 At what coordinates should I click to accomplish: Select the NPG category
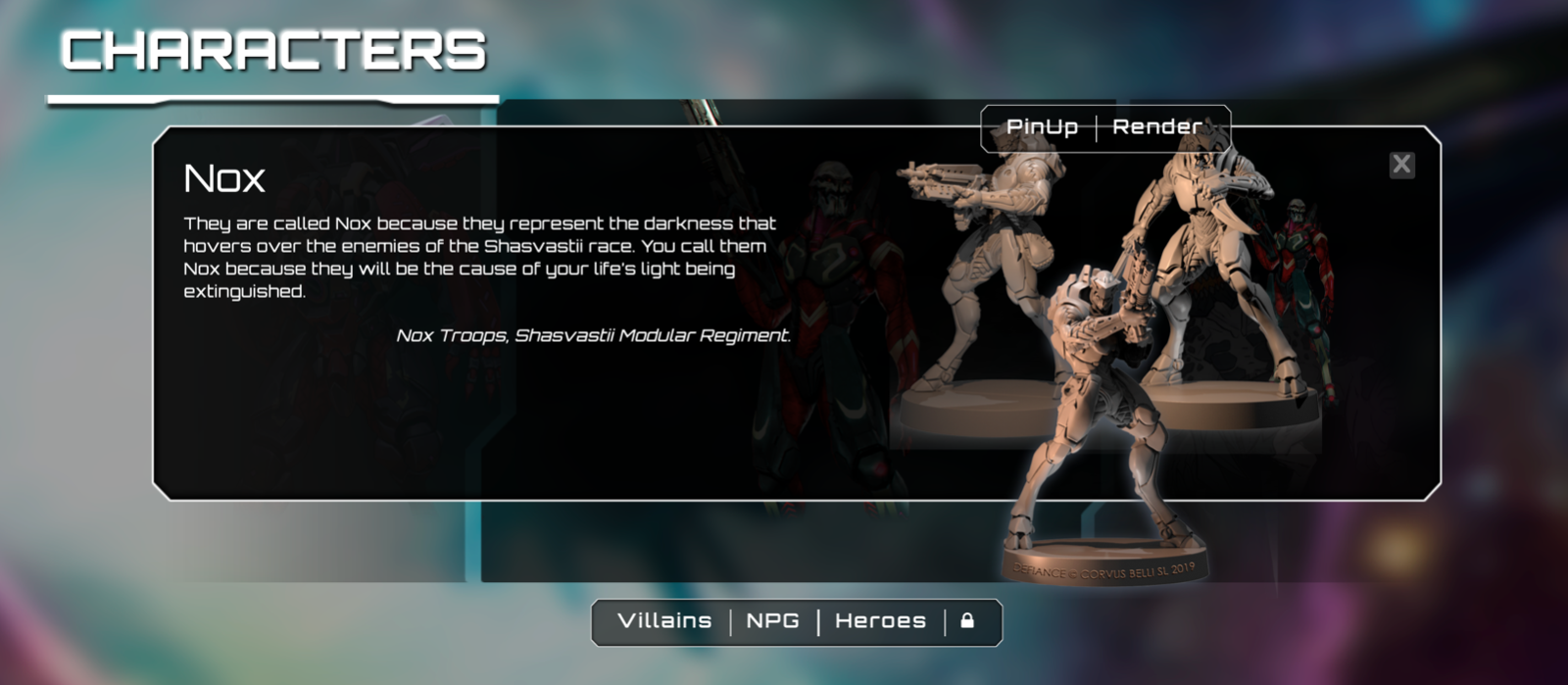[772, 621]
